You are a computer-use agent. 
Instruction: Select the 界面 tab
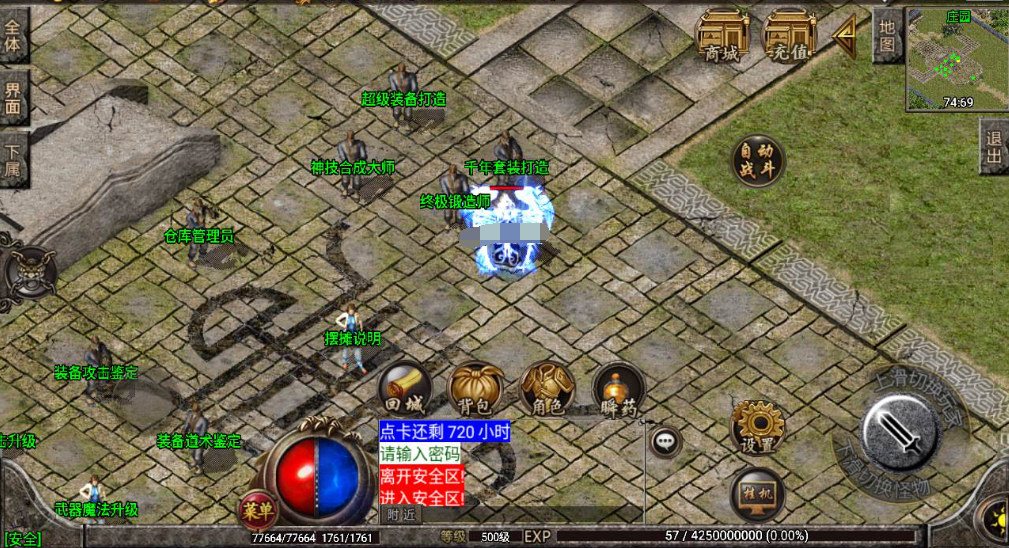14,97
